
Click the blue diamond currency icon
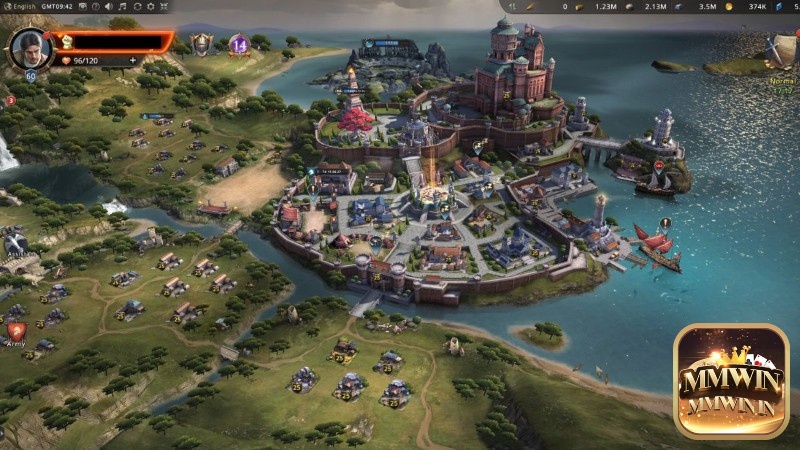[781, 7]
